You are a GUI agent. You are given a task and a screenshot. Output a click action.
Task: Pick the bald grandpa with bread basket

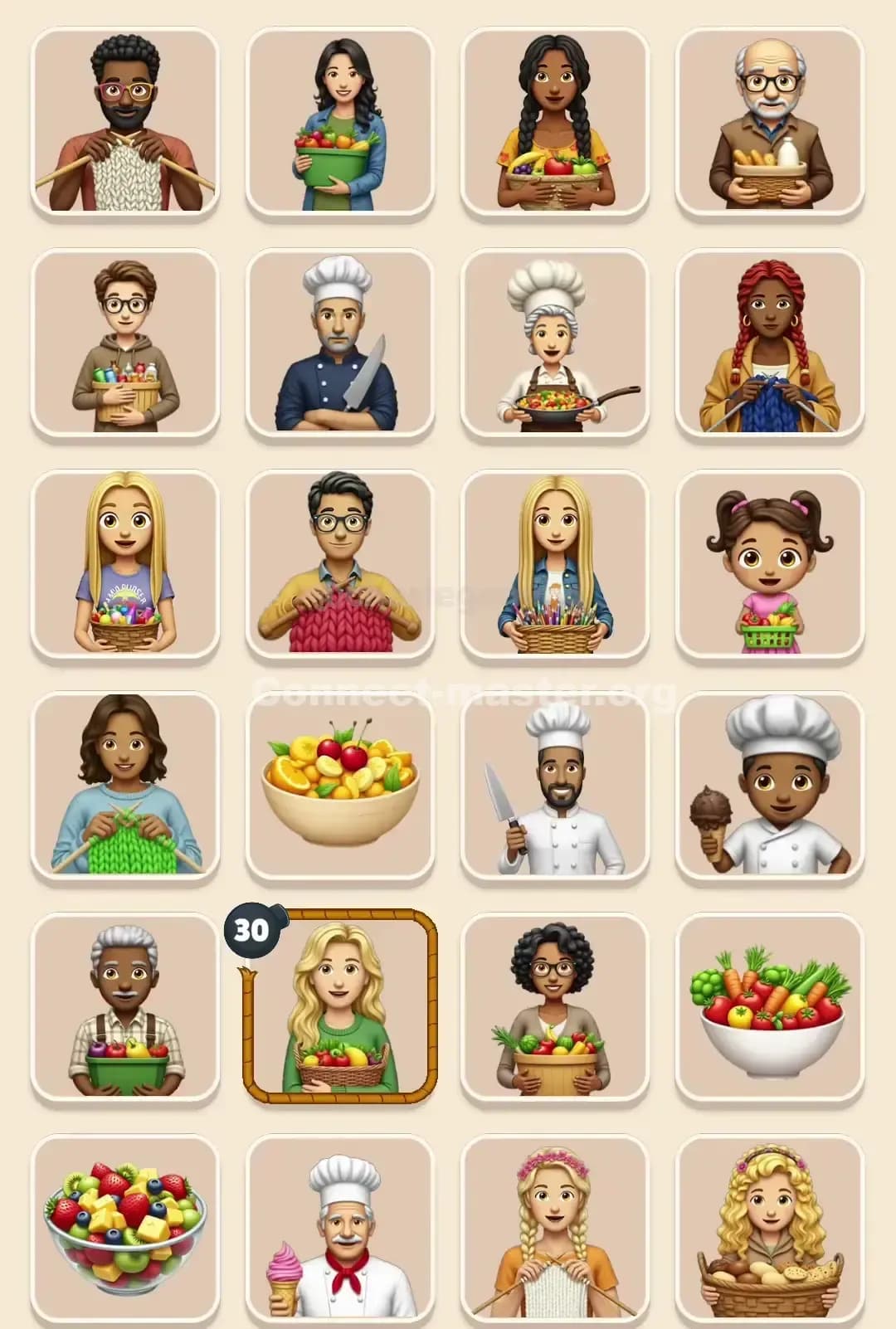pos(770,121)
